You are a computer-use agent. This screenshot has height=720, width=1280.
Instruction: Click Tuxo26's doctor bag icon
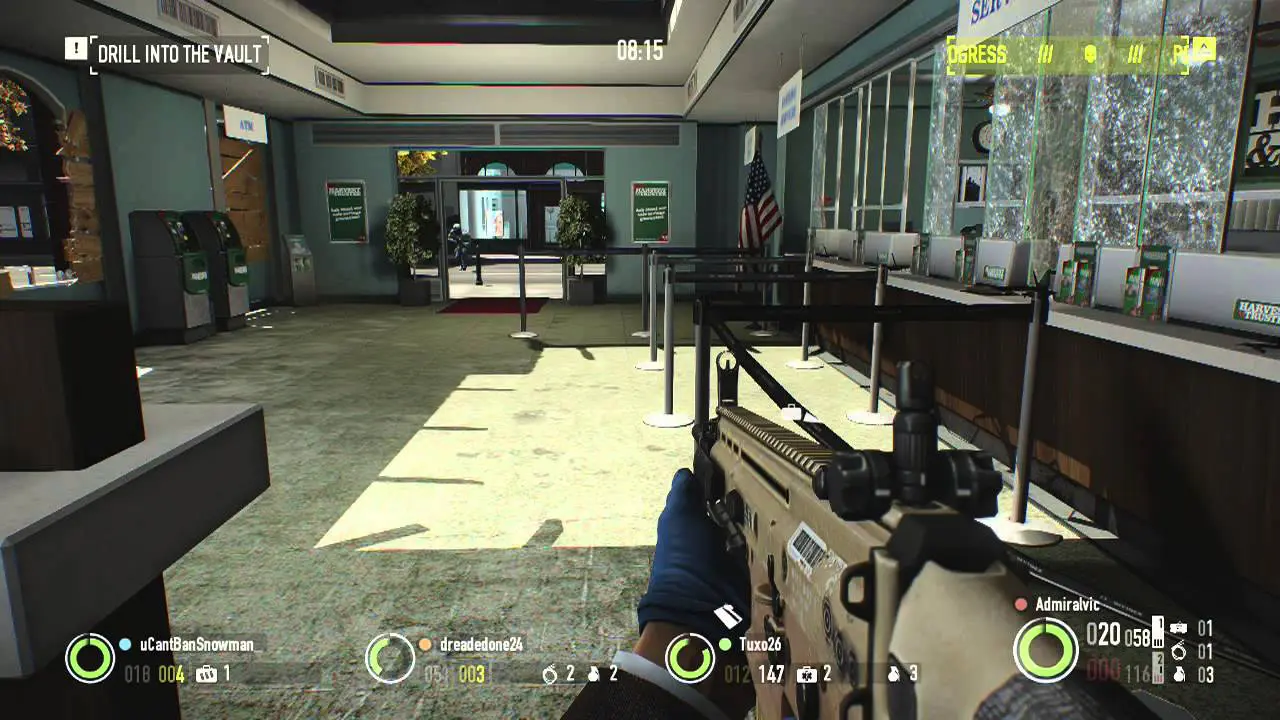[x=806, y=674]
